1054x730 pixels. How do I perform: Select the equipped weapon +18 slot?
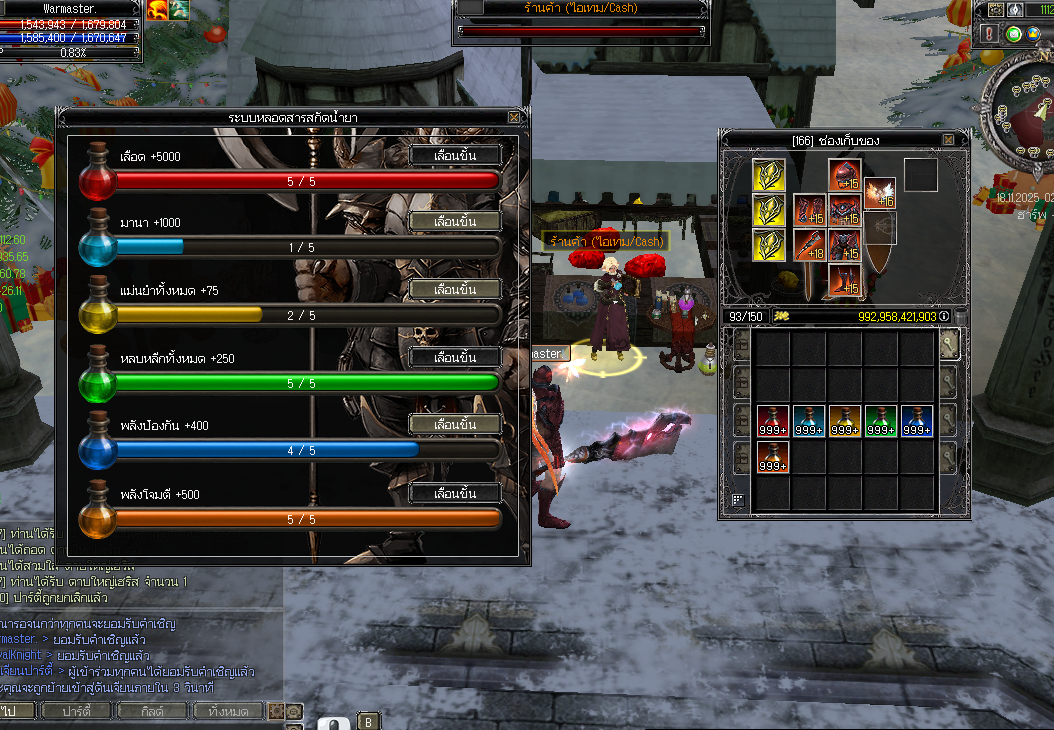809,245
